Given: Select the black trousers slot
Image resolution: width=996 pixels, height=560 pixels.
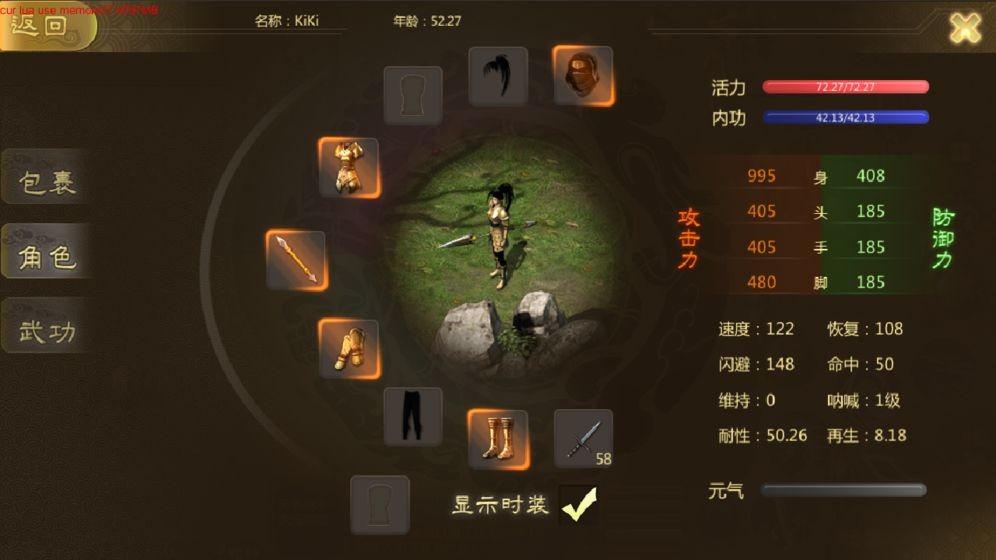Looking at the screenshot, I should click(413, 417).
